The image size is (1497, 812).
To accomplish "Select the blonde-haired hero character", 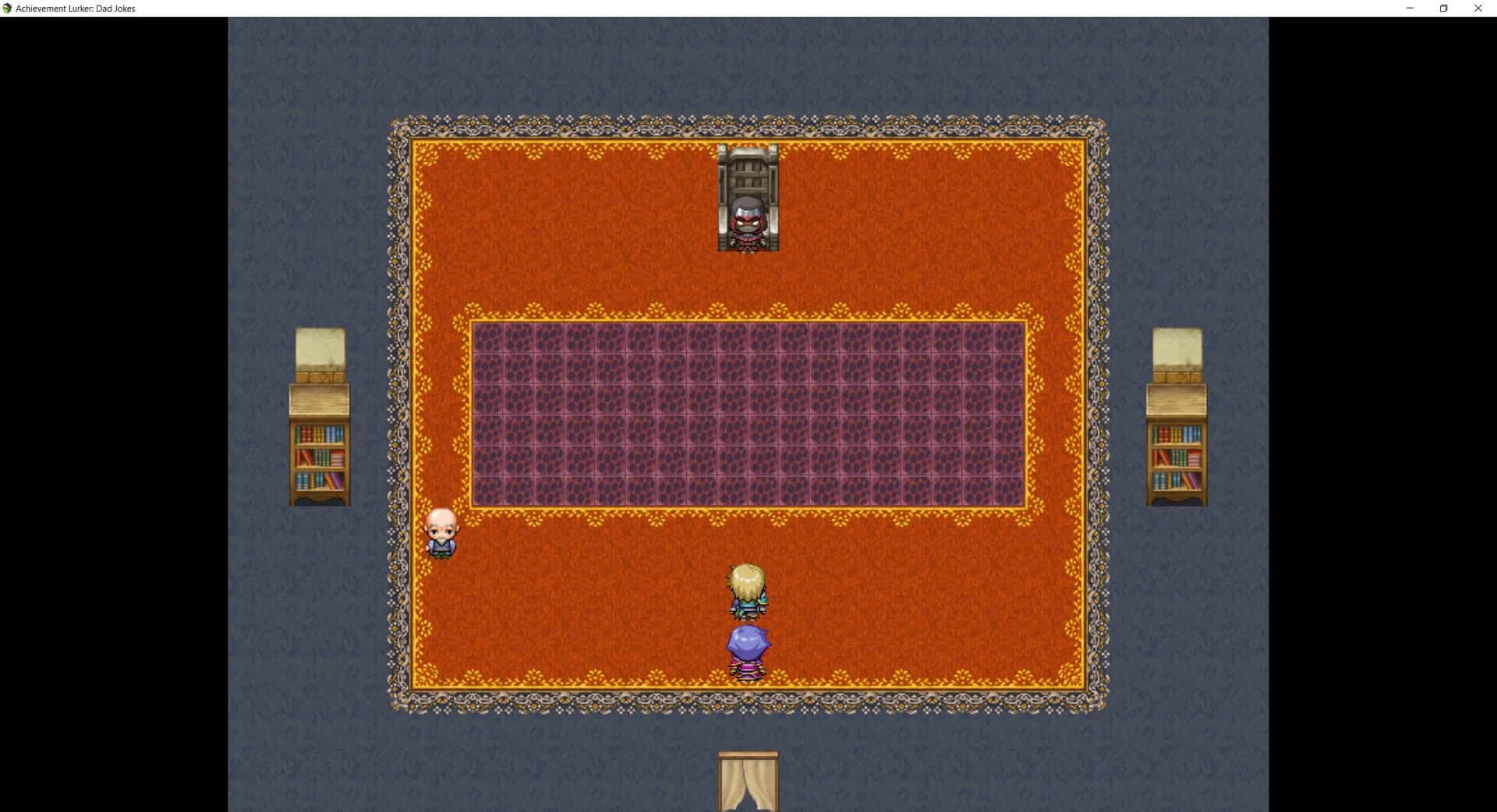I will click(747, 592).
